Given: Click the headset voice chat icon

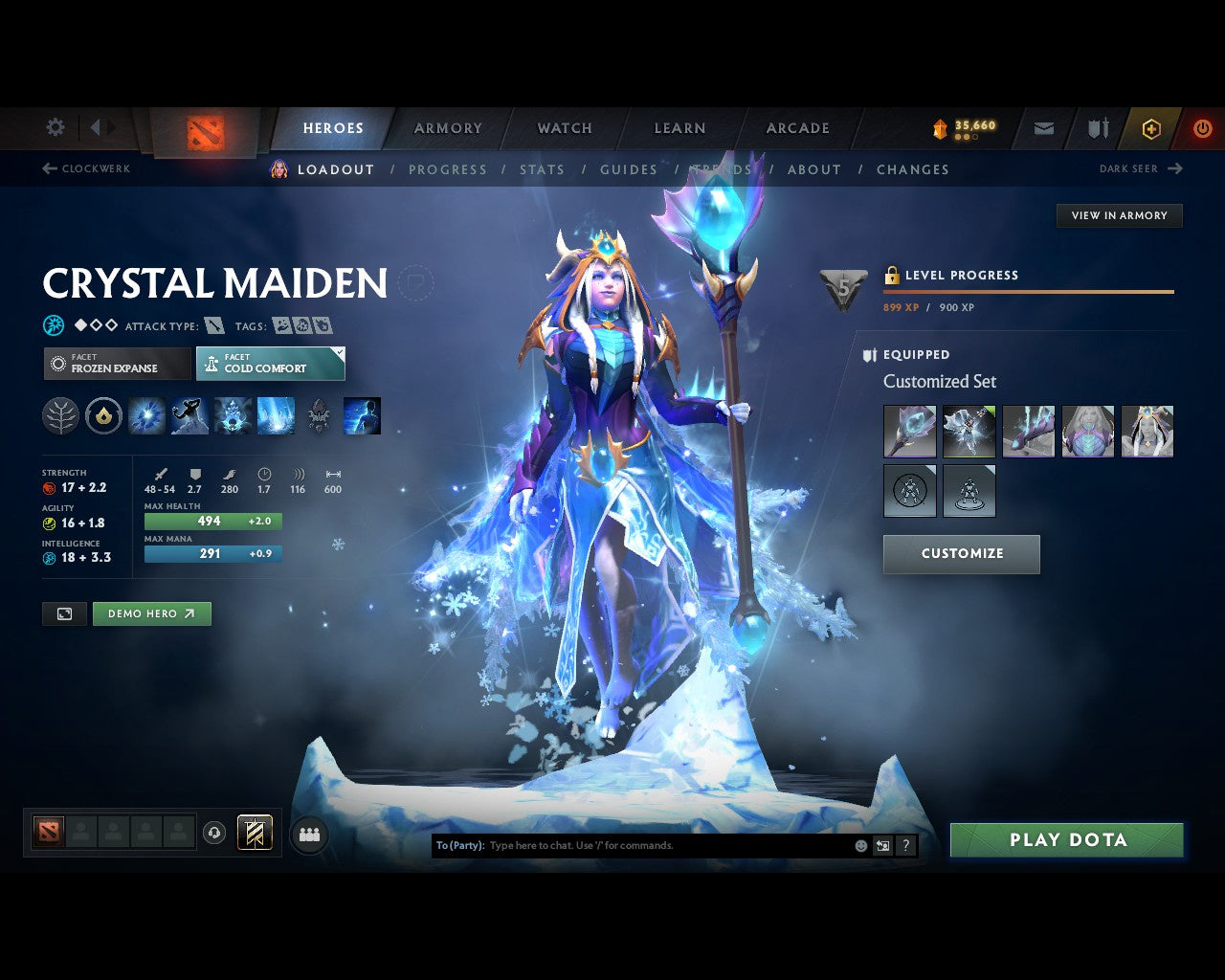Looking at the screenshot, I should (212, 833).
